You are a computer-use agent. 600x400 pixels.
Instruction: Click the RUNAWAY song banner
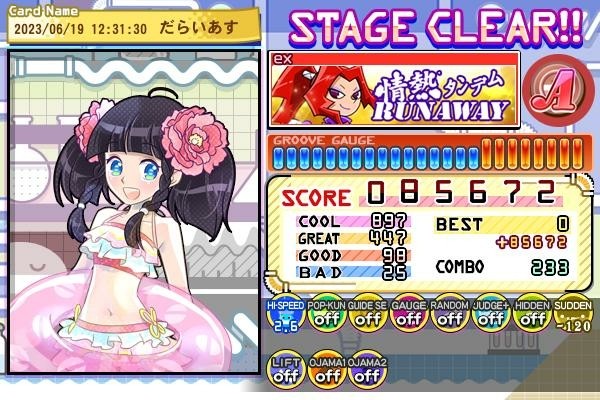(x=394, y=90)
